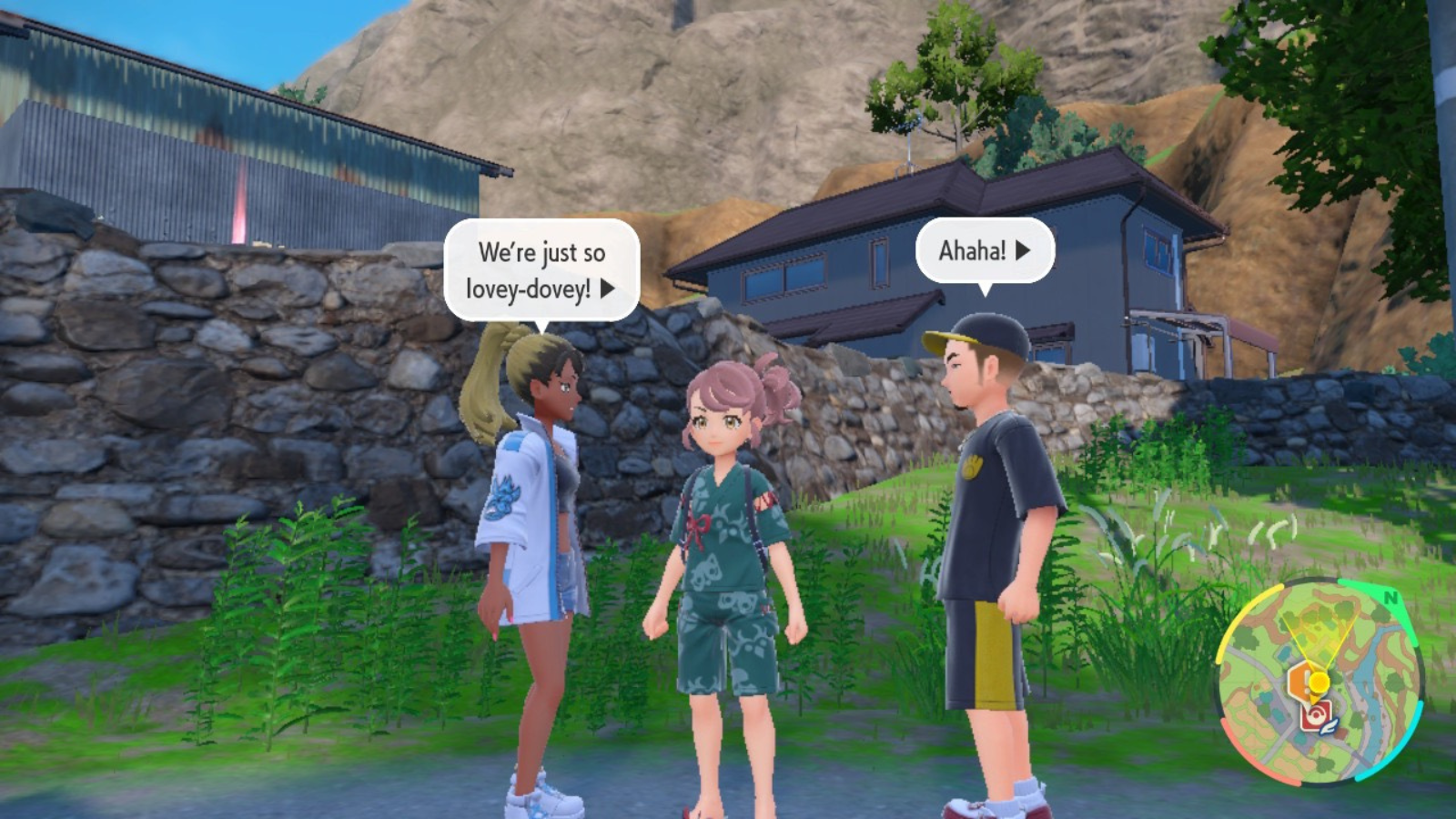Select the yellow player position marker on minimap
Viewport: 1456px width, 819px height.
click(1319, 682)
